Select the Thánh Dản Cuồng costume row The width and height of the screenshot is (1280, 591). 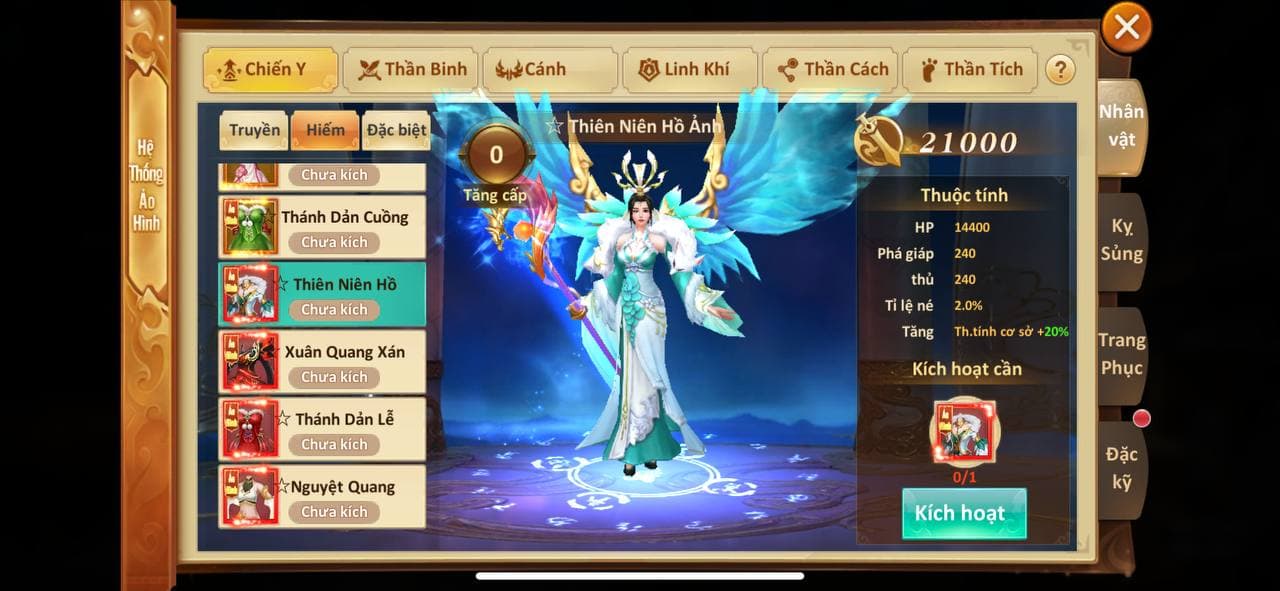(x=322, y=227)
